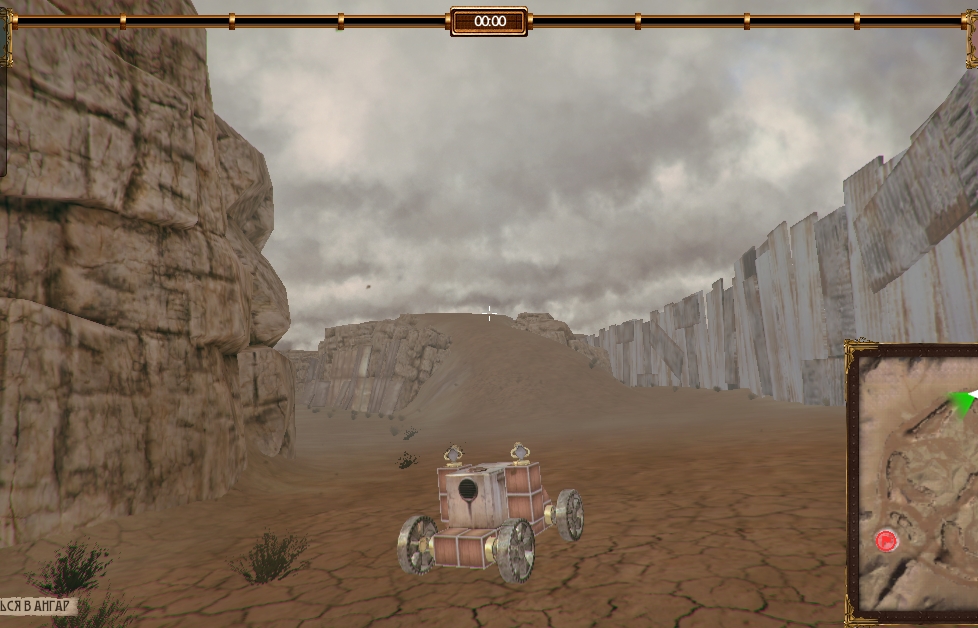Select the red flag marker on minimap
Viewport: 978px width, 628px height.
coord(886,541)
